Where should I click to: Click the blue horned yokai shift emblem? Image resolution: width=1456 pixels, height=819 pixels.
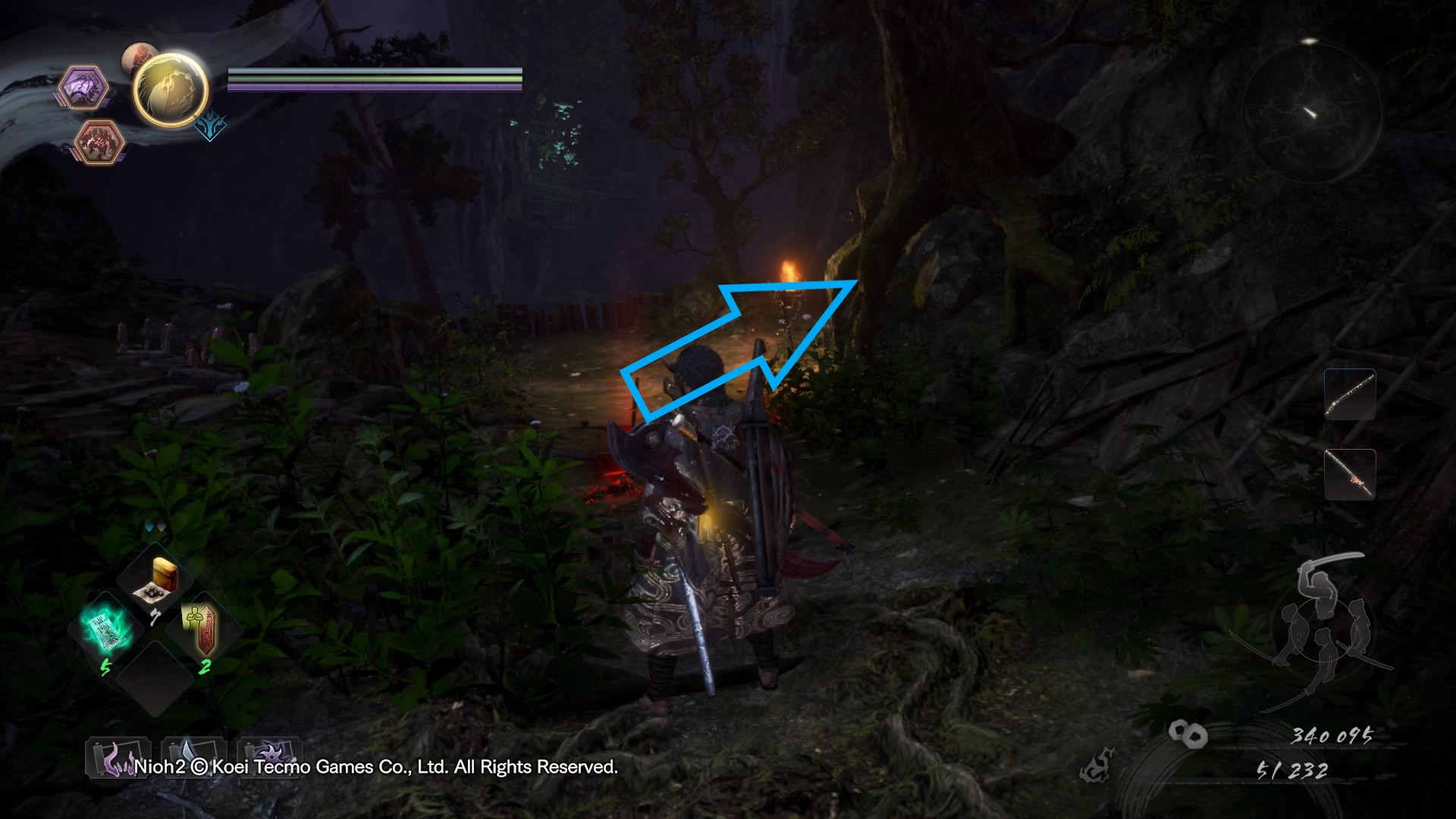coord(209,126)
